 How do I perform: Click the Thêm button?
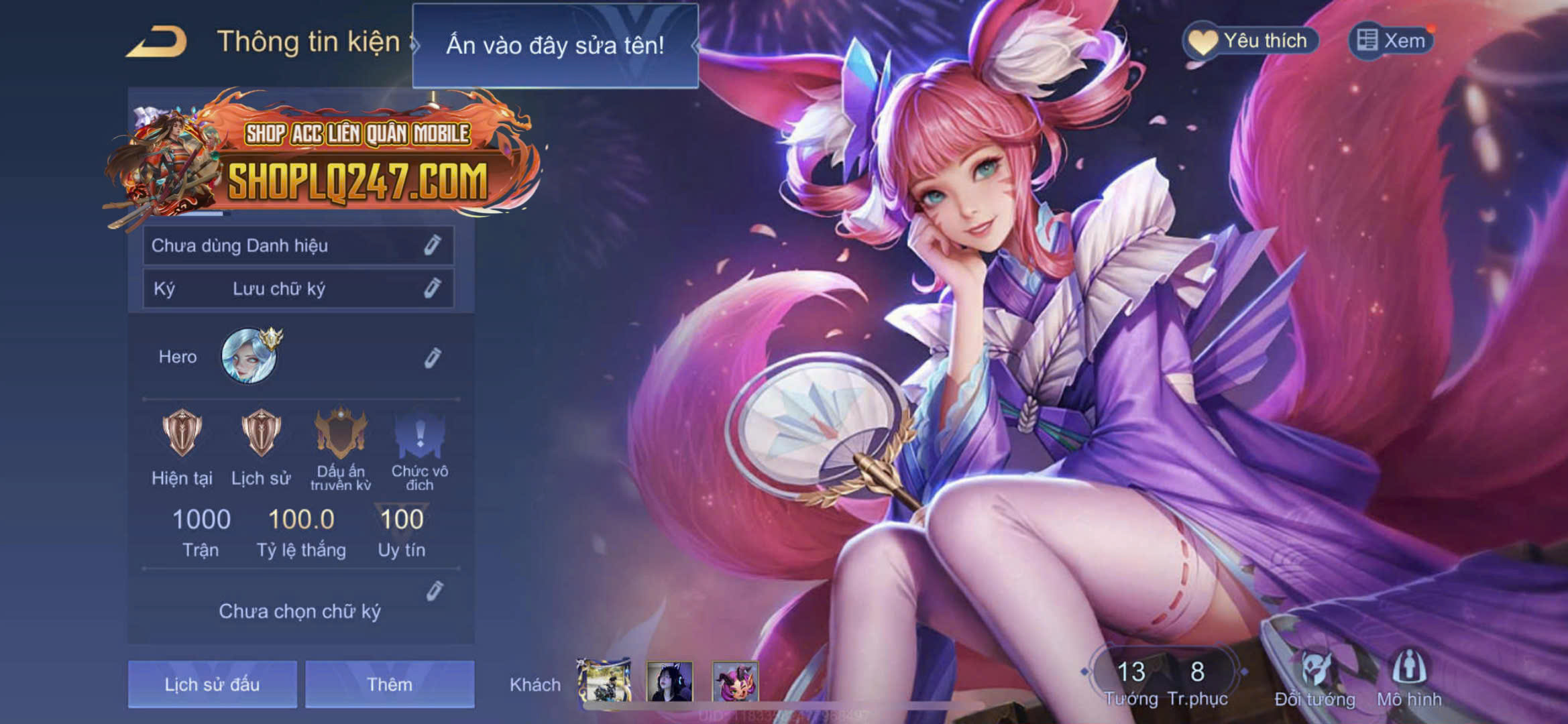pyautogui.click(x=390, y=684)
